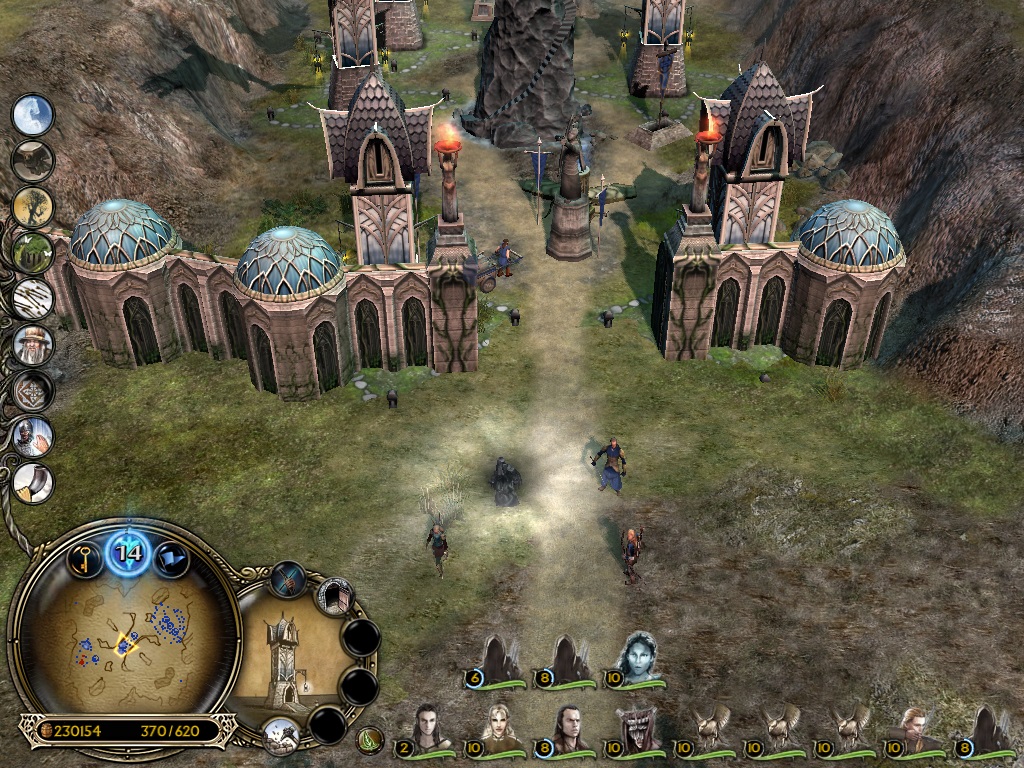The image size is (1024, 768).
Task: Click the flag button above minimap
Action: click(x=171, y=558)
